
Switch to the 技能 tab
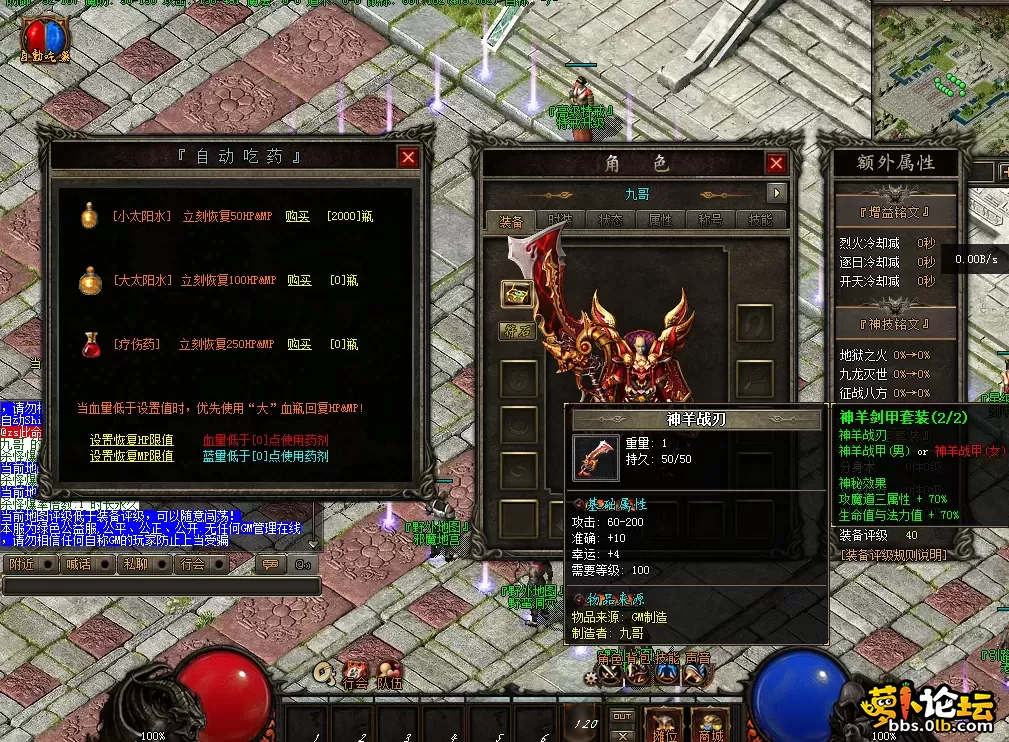[760, 221]
